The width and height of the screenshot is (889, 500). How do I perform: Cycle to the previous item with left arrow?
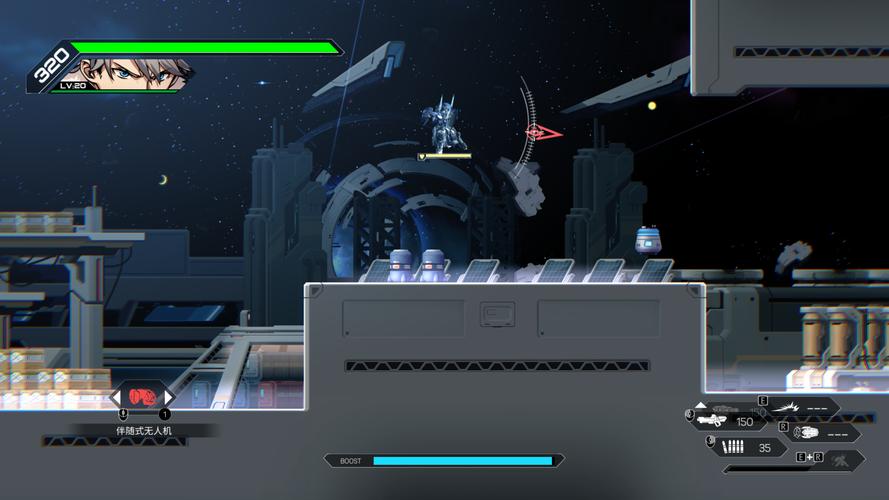coord(116,398)
